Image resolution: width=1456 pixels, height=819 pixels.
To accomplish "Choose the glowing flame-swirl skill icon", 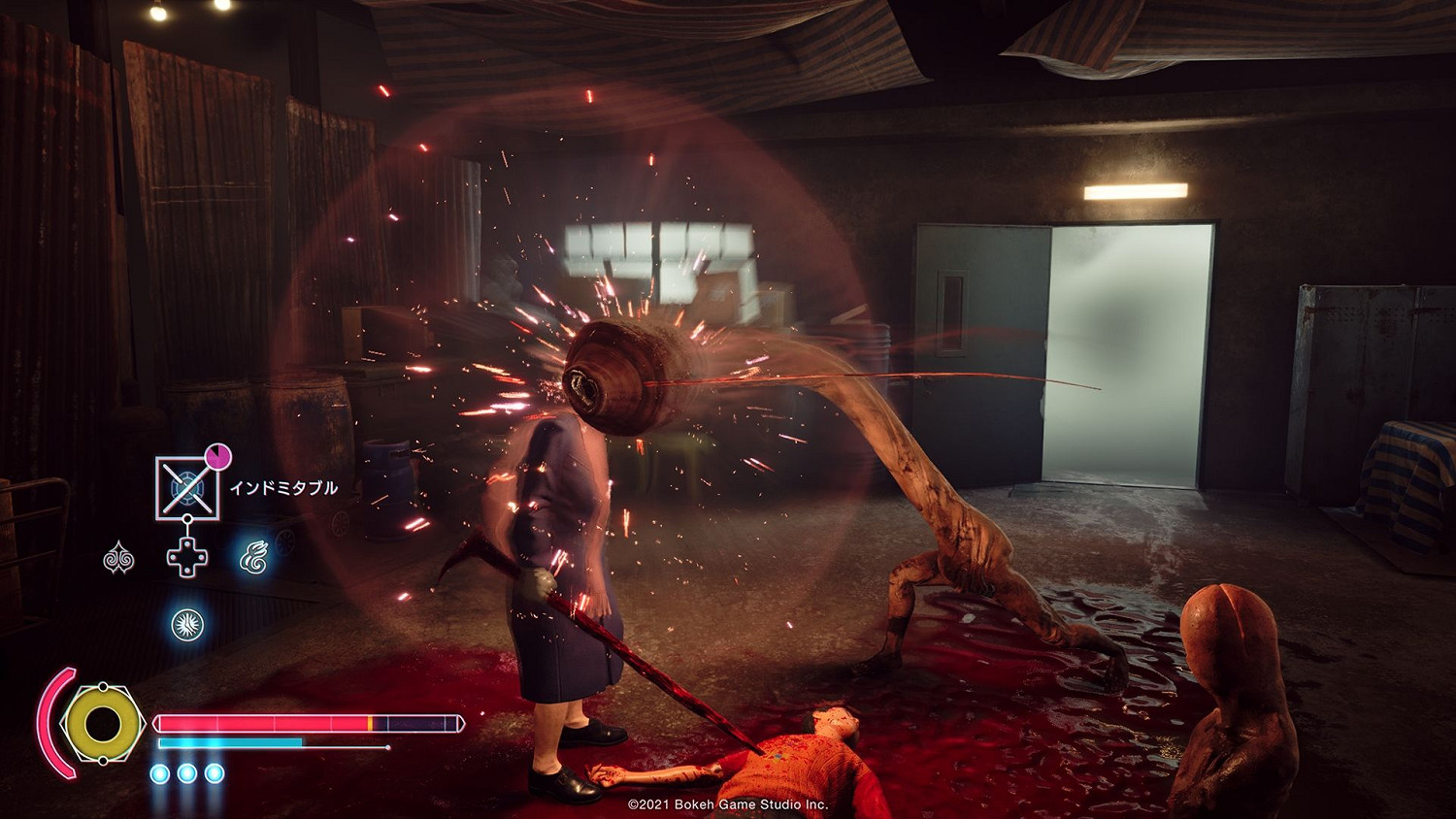I will tap(254, 558).
